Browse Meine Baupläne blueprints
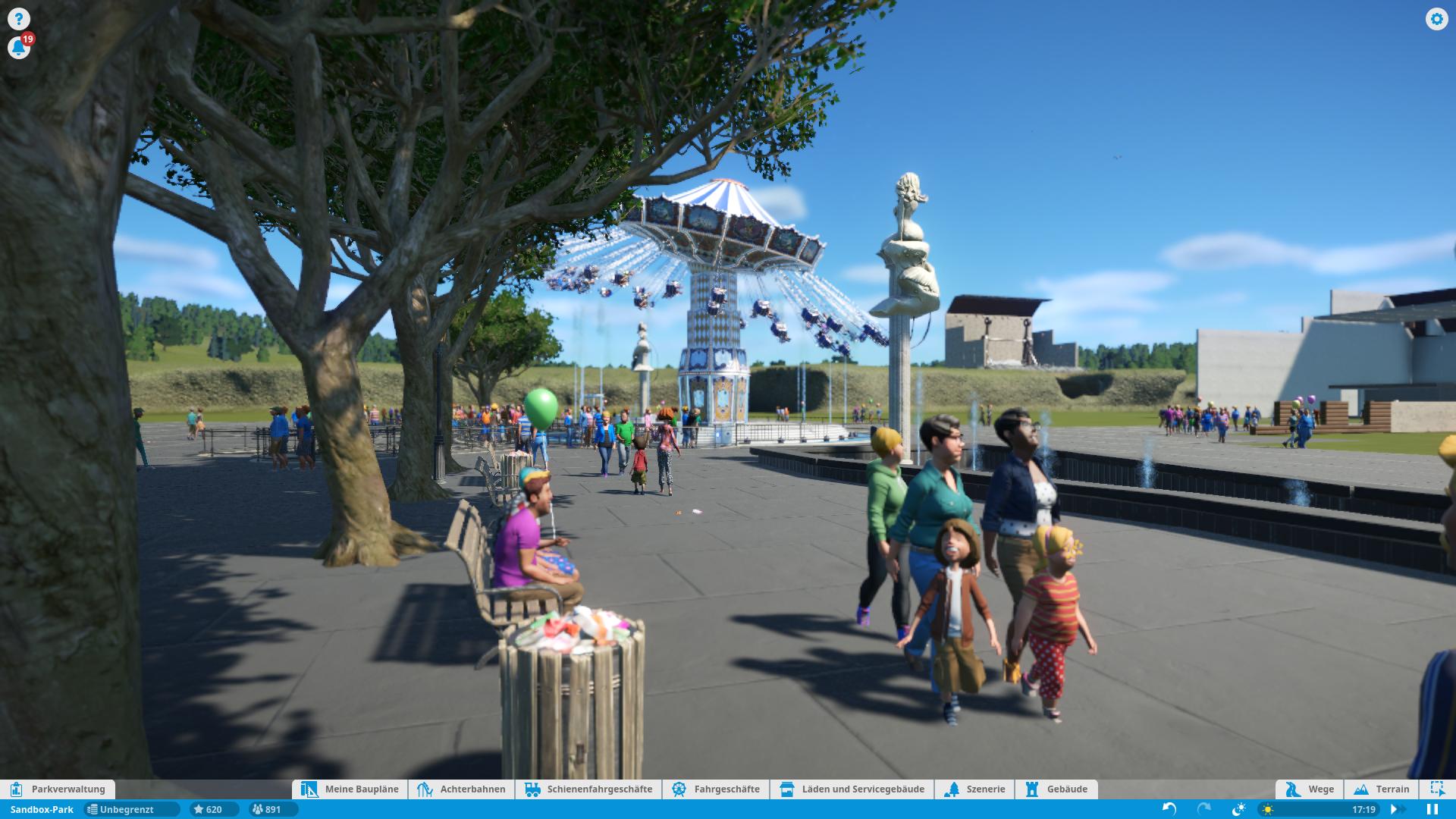Viewport: 1456px width, 819px height. tap(350, 789)
